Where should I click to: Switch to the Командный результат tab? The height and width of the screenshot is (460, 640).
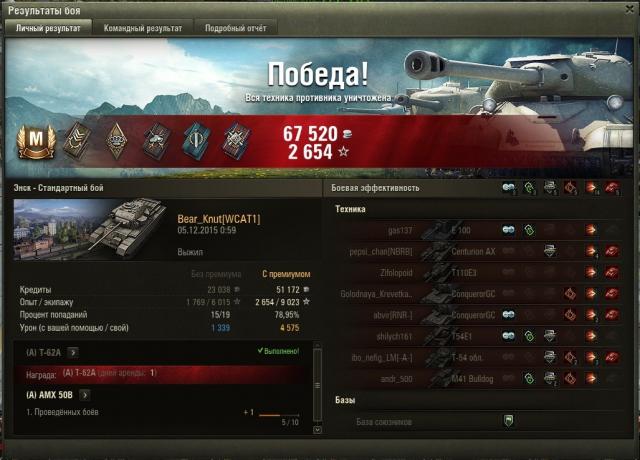[x=143, y=28]
